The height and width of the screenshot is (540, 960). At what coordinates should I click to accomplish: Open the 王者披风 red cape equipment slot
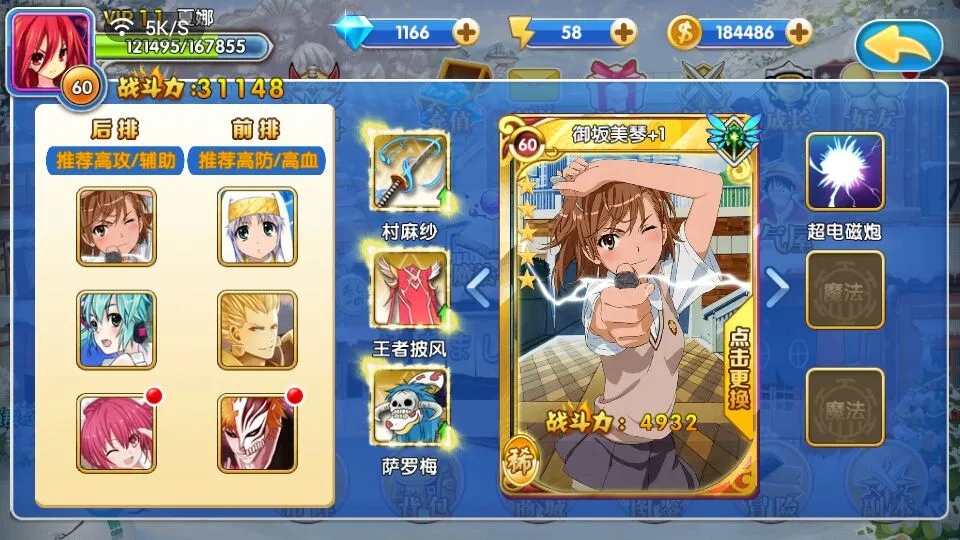coord(411,289)
